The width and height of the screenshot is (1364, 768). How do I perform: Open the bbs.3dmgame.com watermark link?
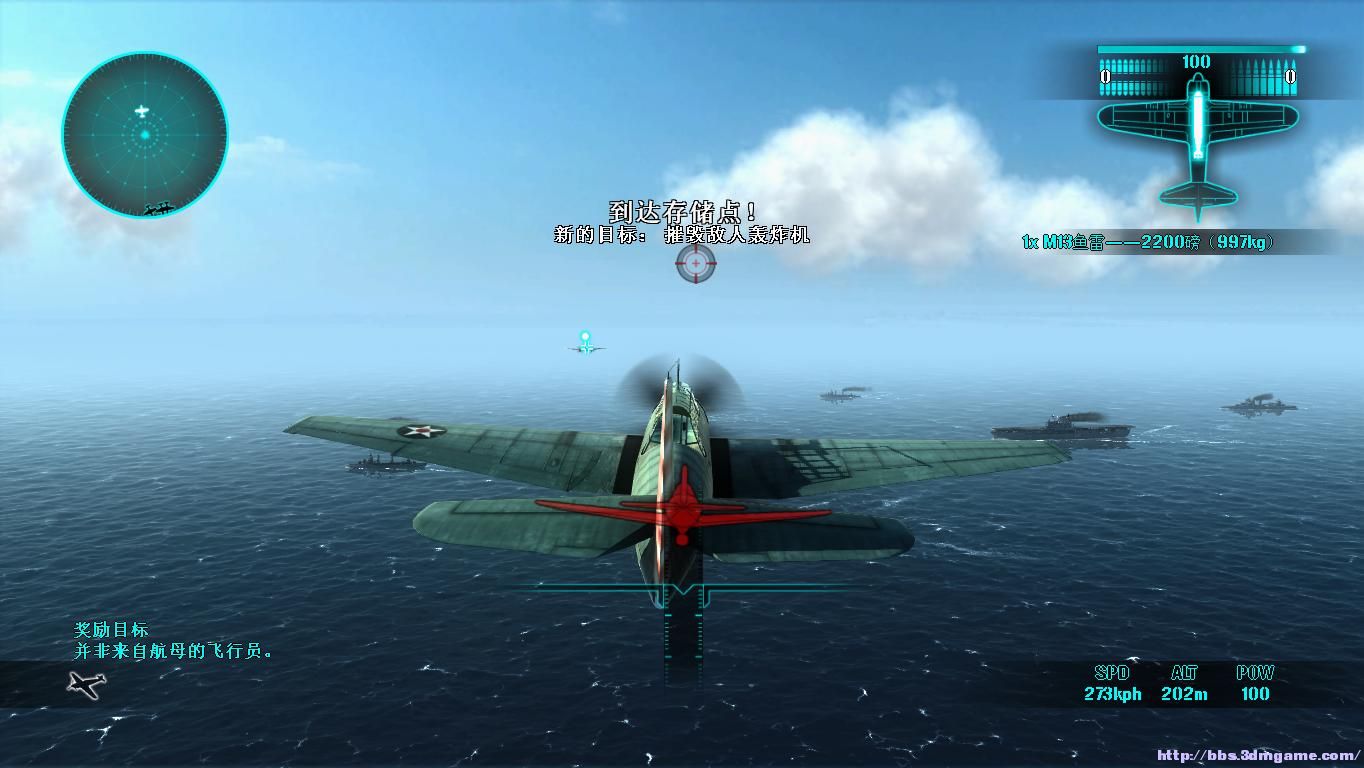(1259, 756)
